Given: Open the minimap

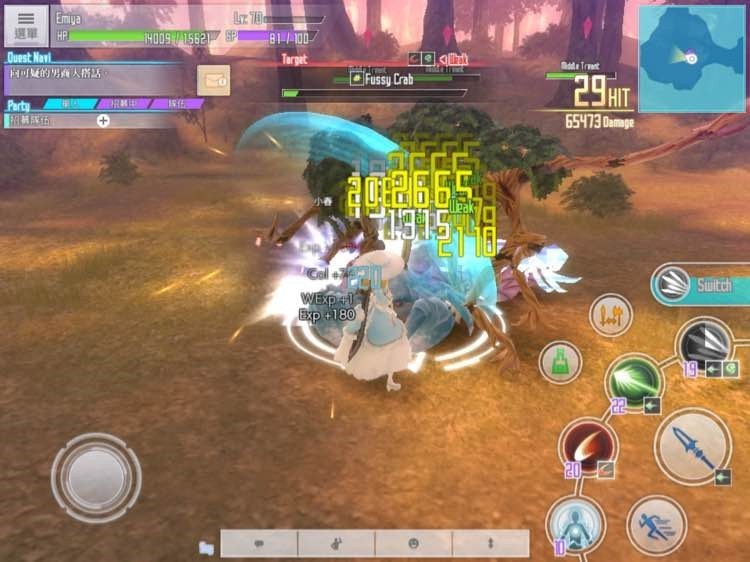Looking at the screenshot, I should click(690, 59).
